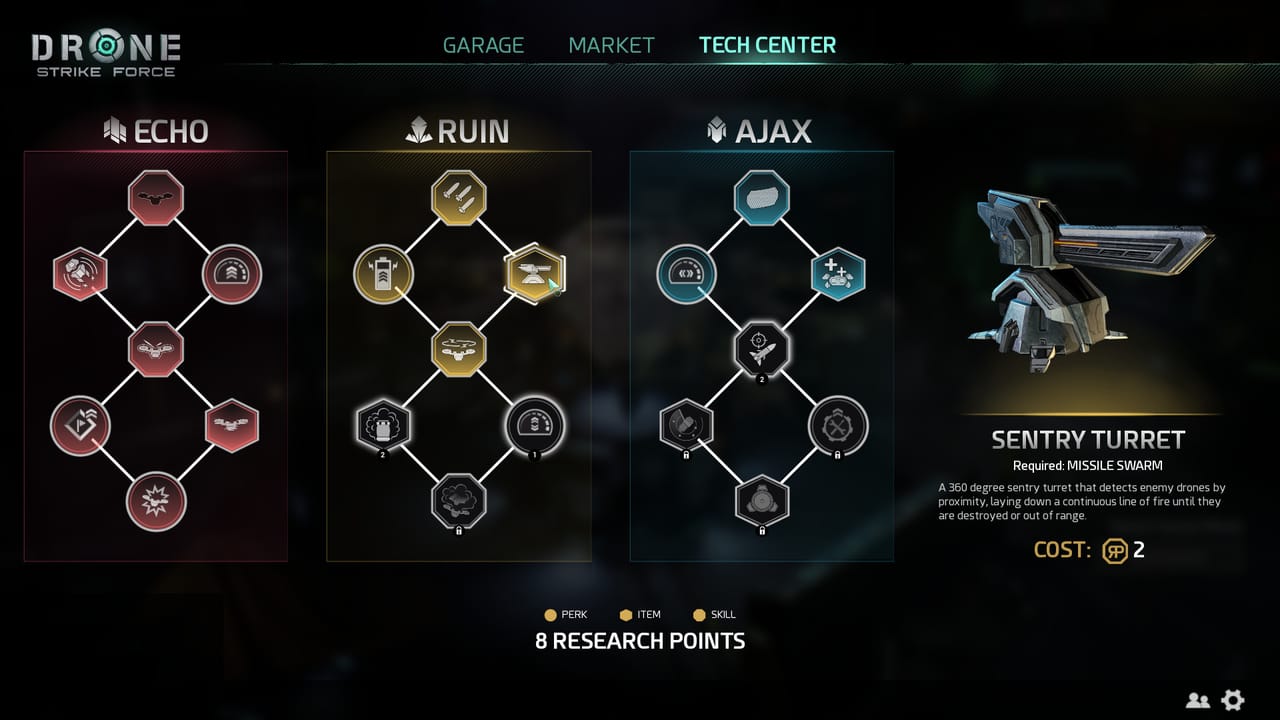This screenshot has width=1280, height=720.
Task: Click the smoke canister perk in the Ruin tree
Action: (x=384, y=424)
